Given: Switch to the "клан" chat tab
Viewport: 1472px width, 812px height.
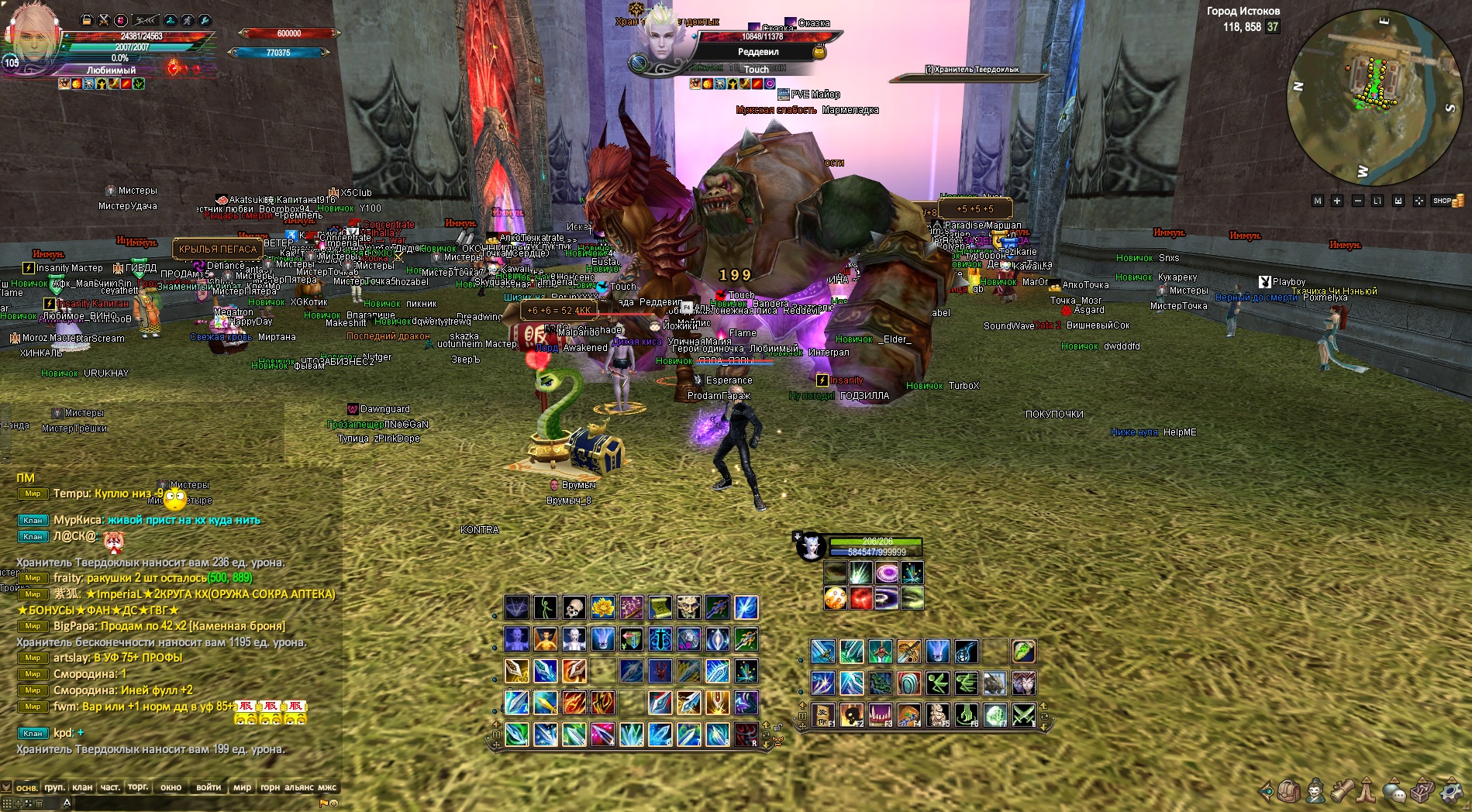Looking at the screenshot, I should (82, 787).
